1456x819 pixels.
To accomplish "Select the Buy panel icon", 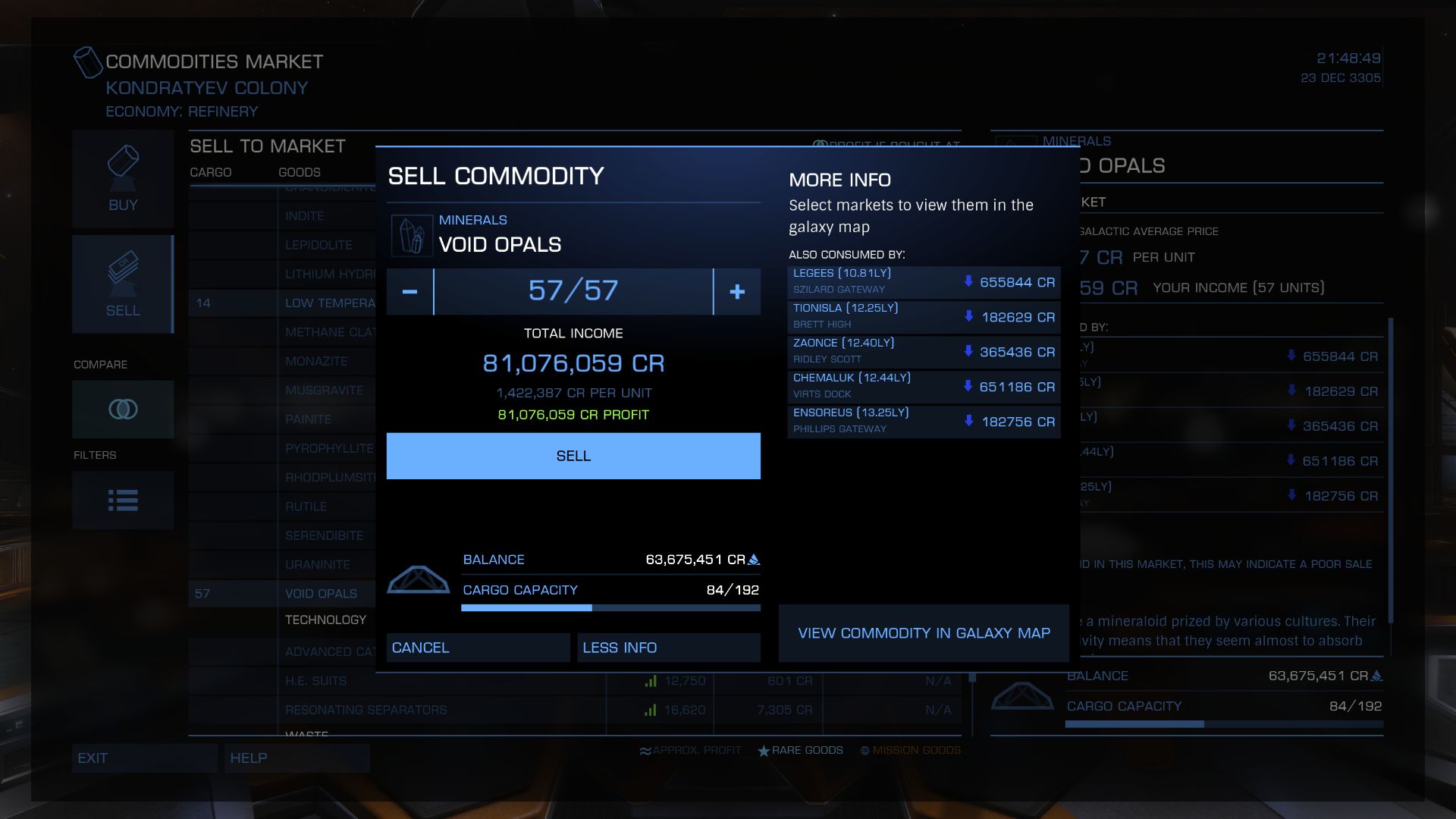I will coord(123,178).
